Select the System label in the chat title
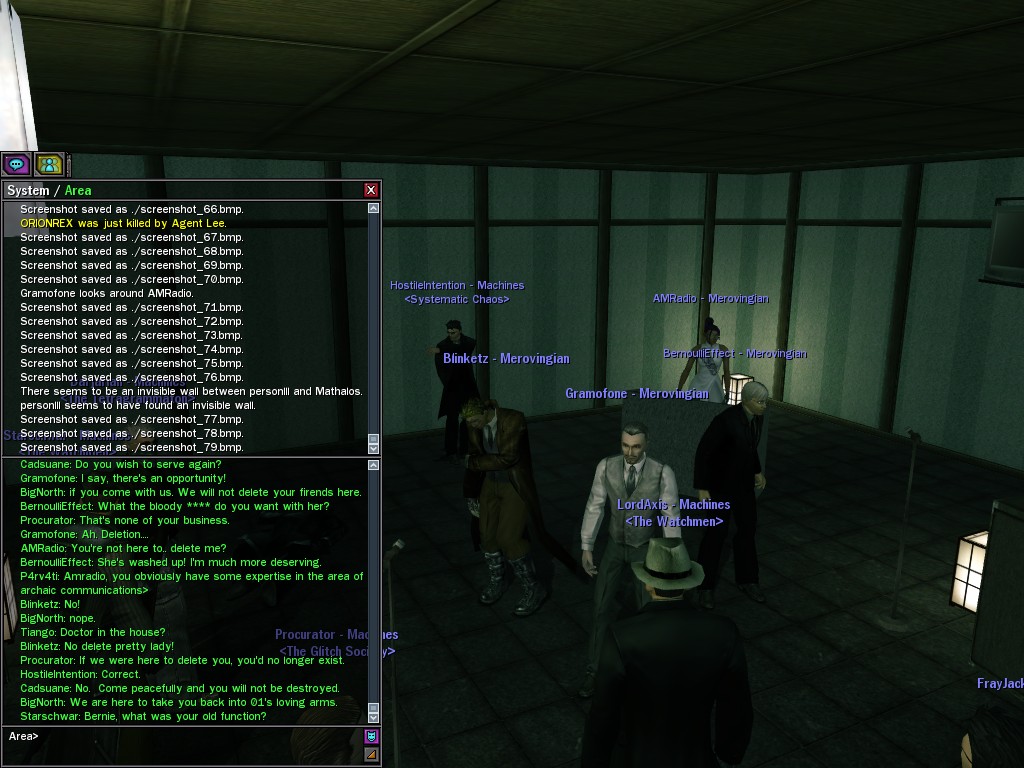The height and width of the screenshot is (768, 1024). (x=28, y=191)
